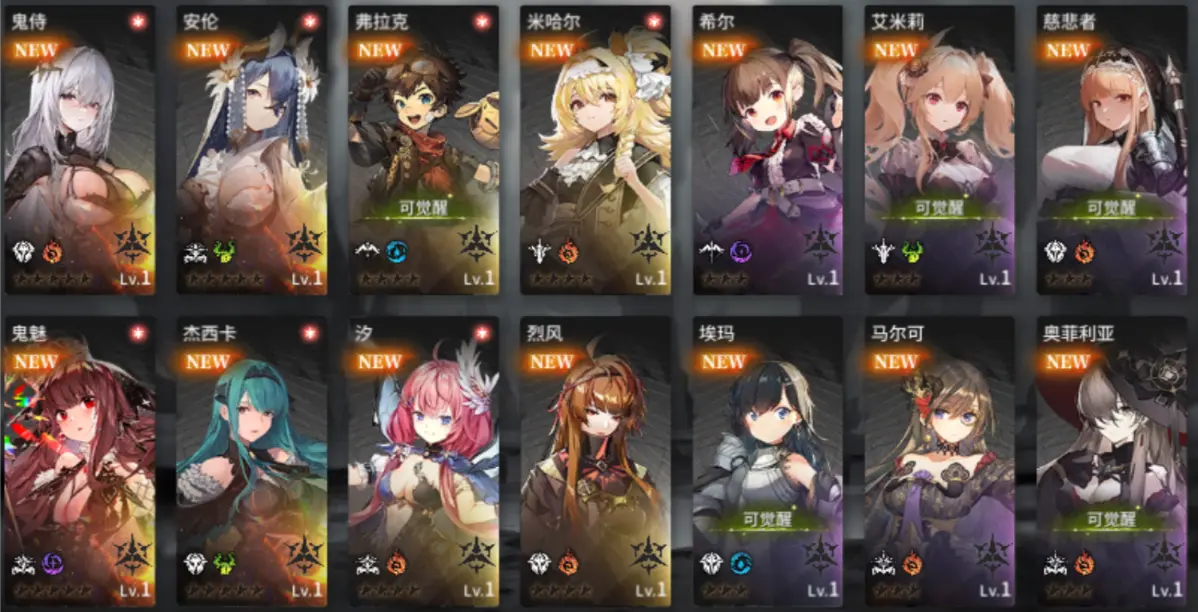Select the 米哈尔 character card
The height and width of the screenshot is (612, 1198).
[x=596, y=150]
